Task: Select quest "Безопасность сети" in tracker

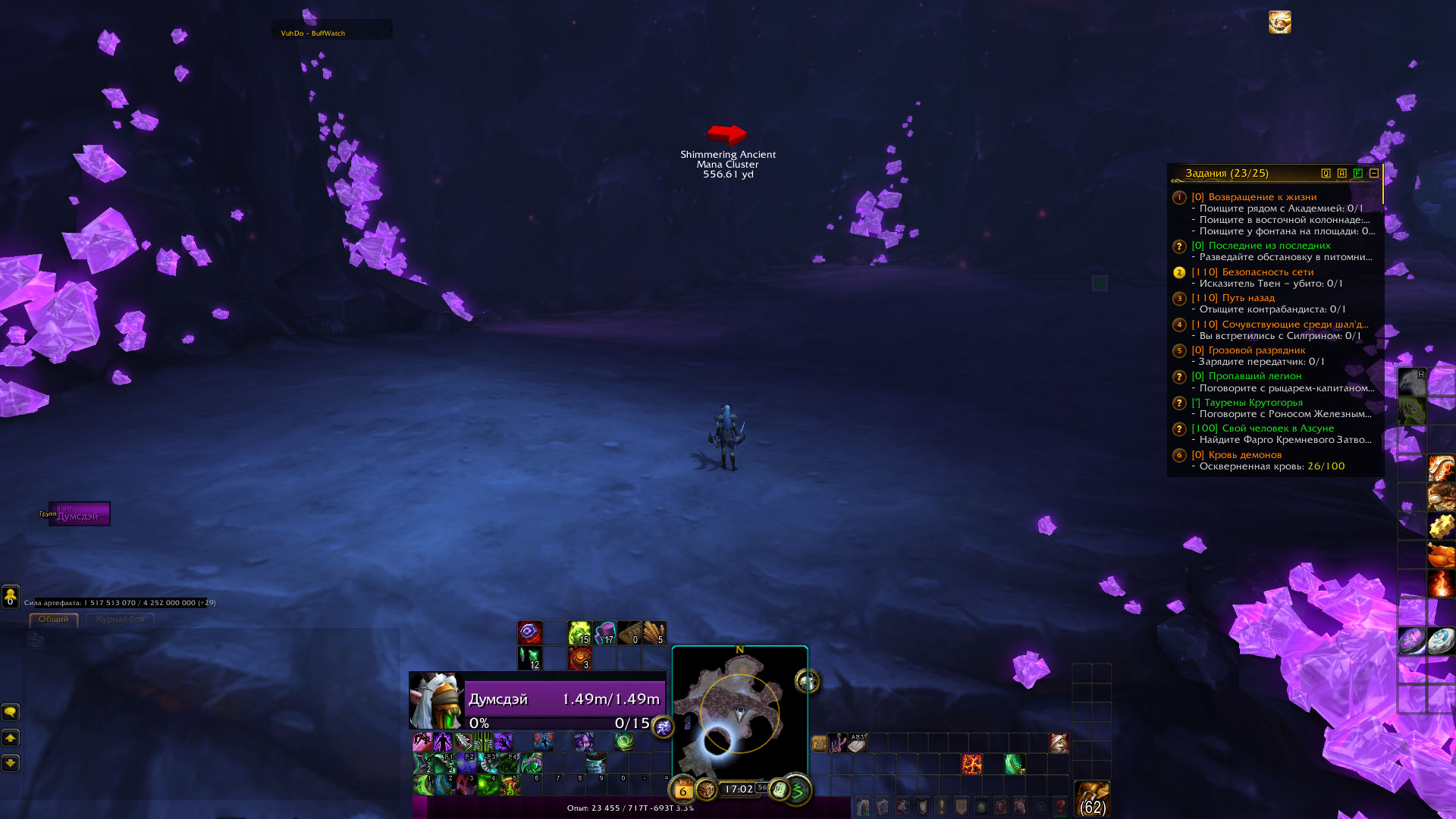Action: point(1267,272)
